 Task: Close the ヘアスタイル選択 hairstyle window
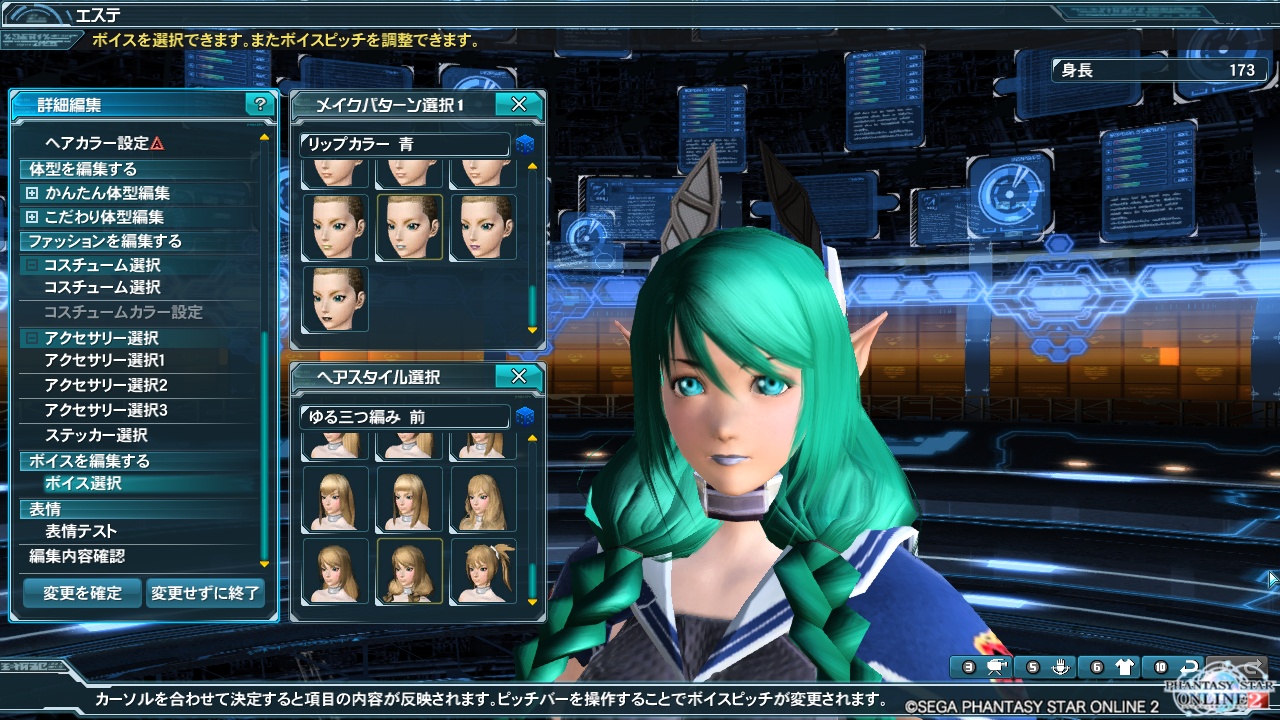click(518, 377)
